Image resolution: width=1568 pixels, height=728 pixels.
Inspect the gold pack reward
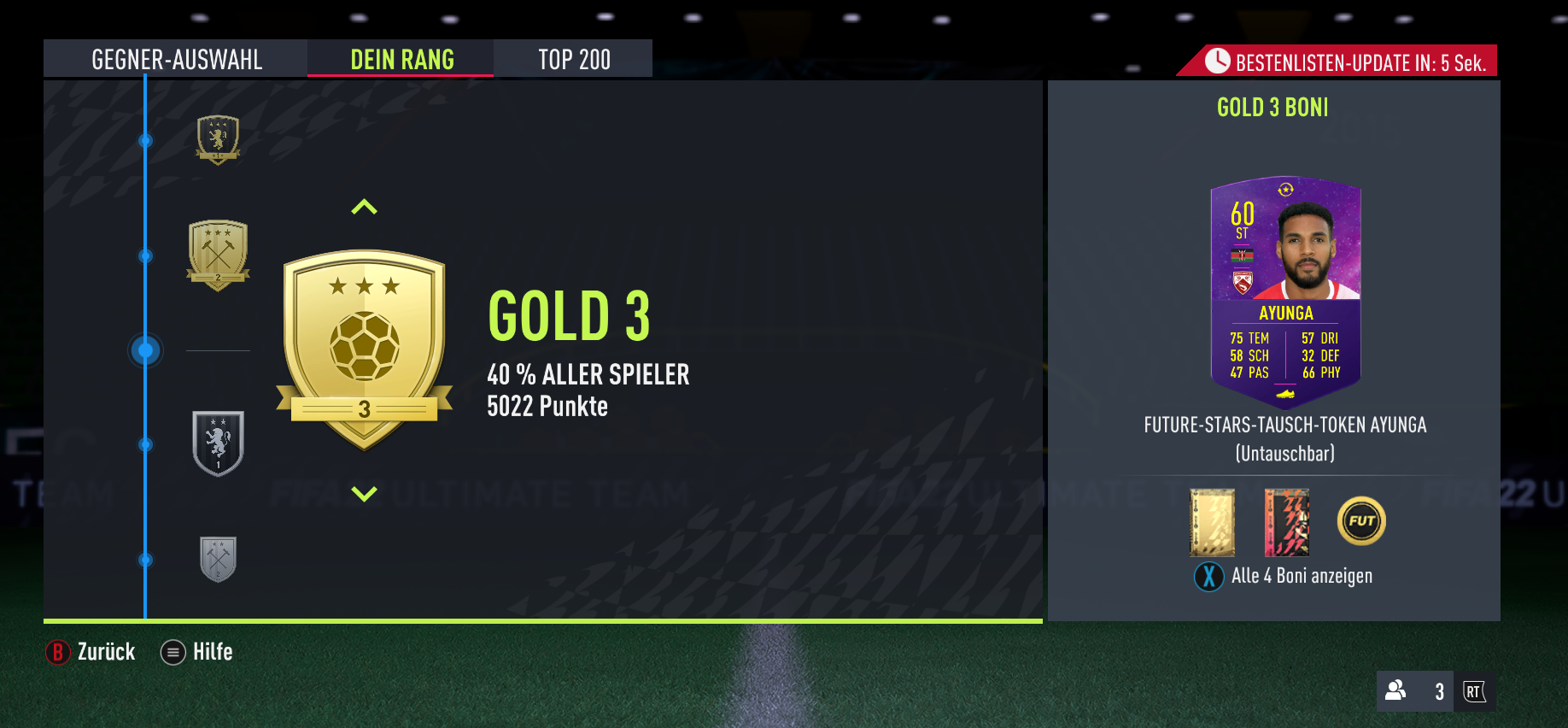pos(1212,522)
